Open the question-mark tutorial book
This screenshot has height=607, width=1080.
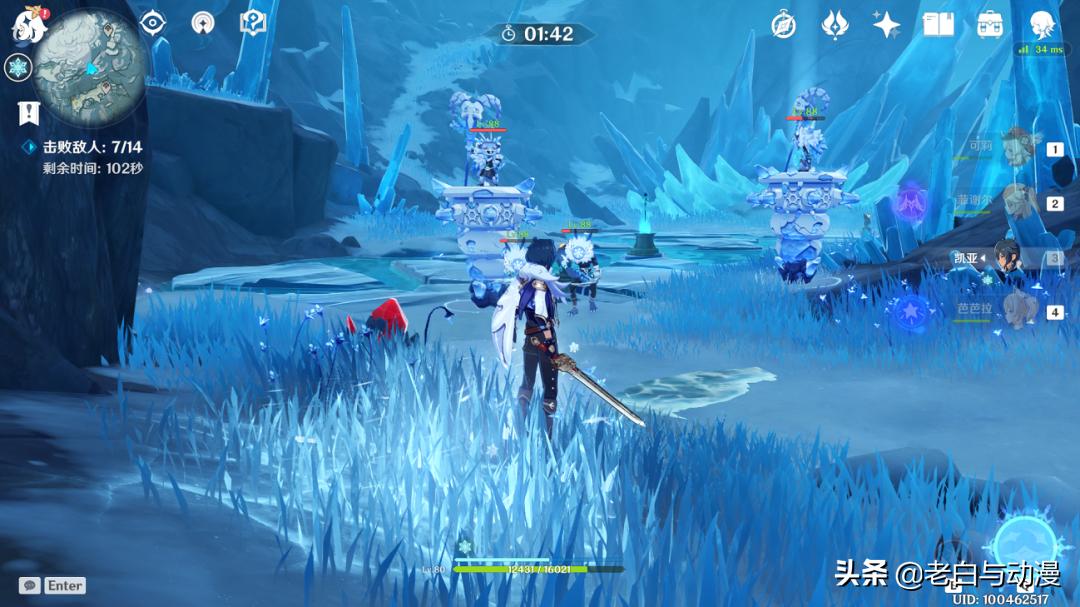click(253, 23)
